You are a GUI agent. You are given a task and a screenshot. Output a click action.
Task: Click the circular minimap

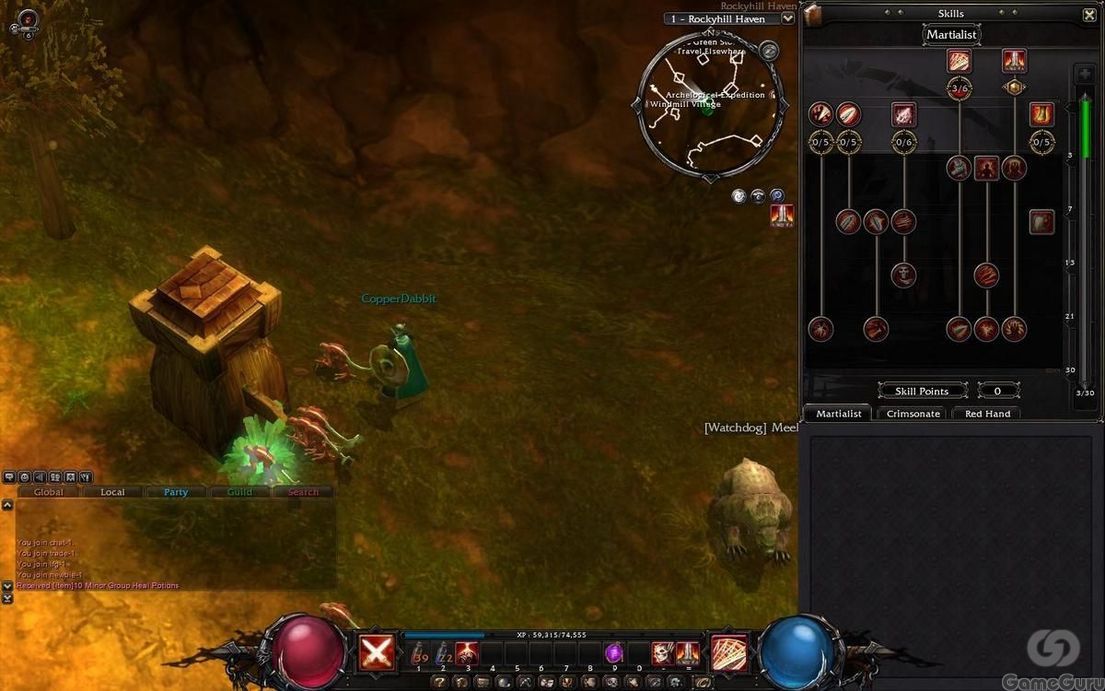(x=708, y=103)
